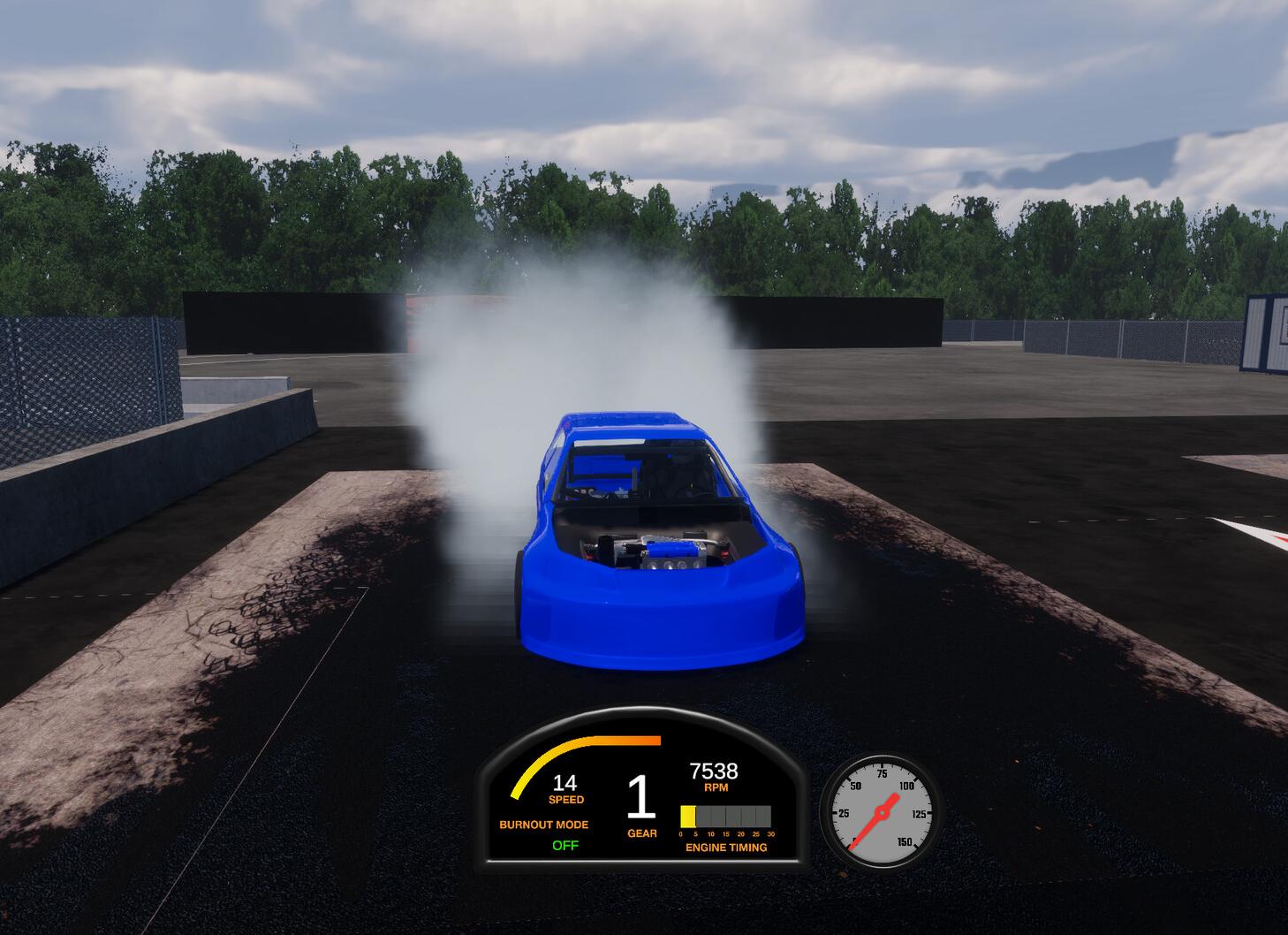Click the BURNOUT MODE label
The height and width of the screenshot is (935, 1288).
click(x=543, y=826)
